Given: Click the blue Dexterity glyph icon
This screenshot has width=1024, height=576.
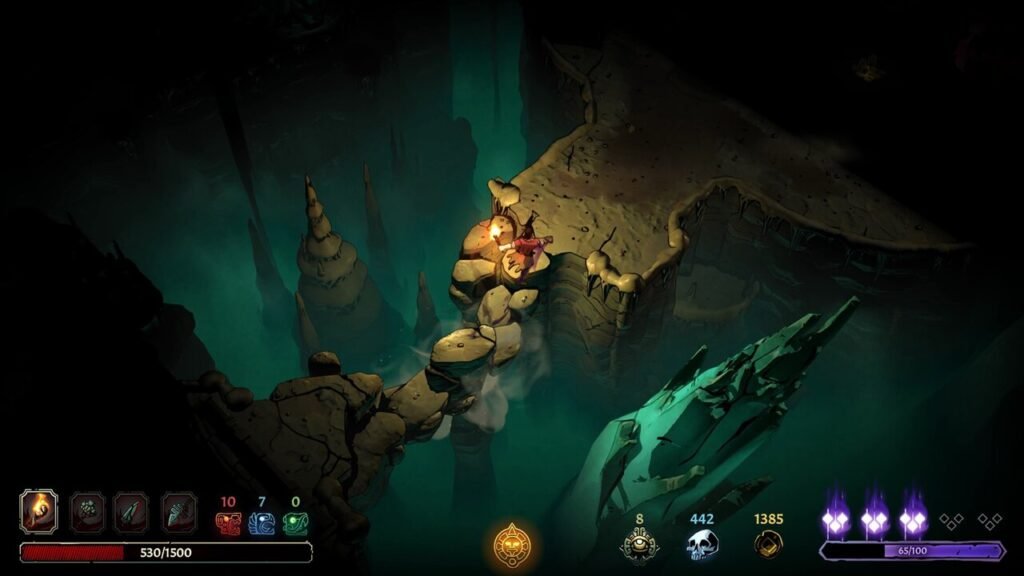Looking at the screenshot, I should 261,522.
